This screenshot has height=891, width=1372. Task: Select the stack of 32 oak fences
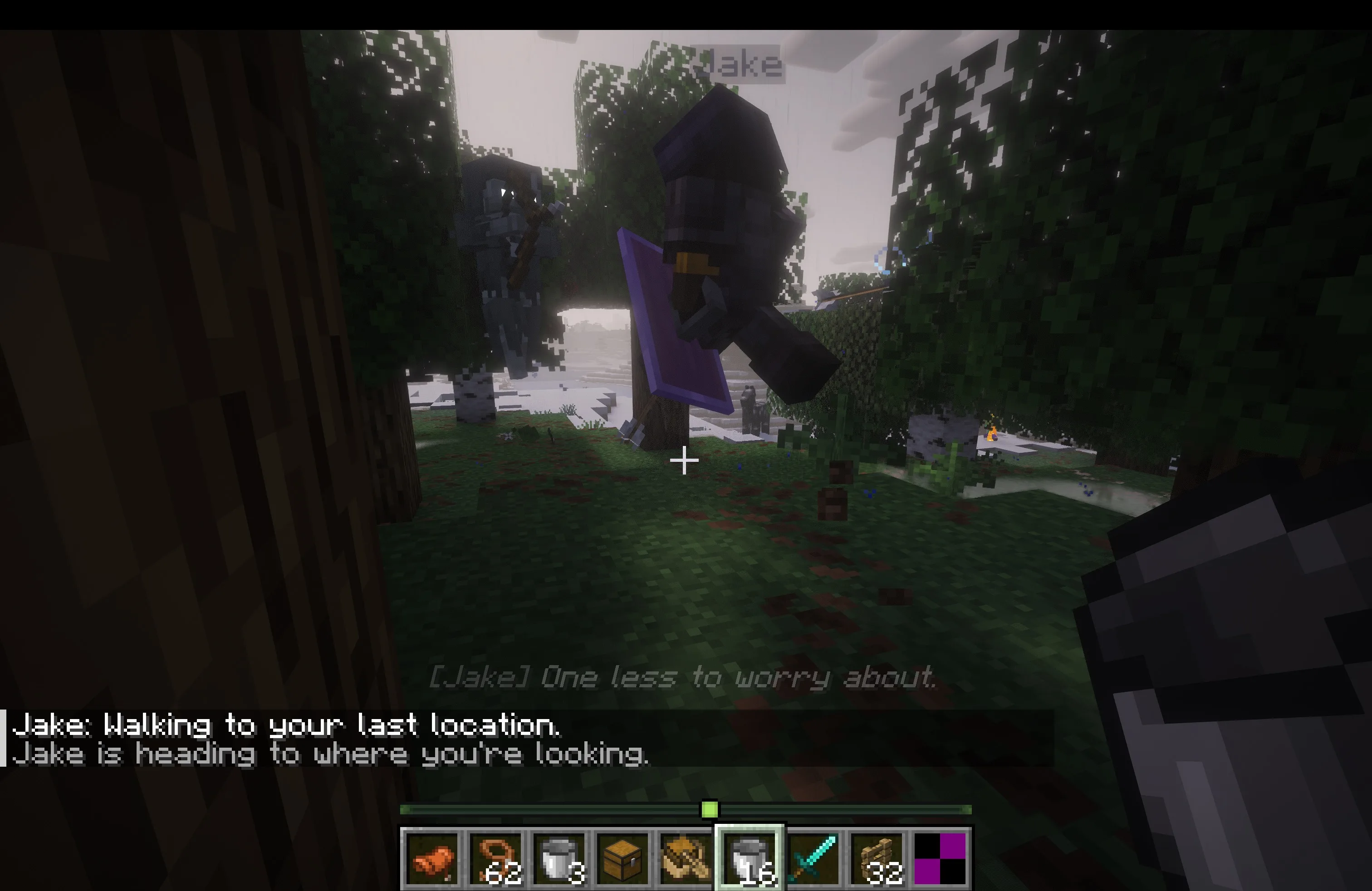876,858
